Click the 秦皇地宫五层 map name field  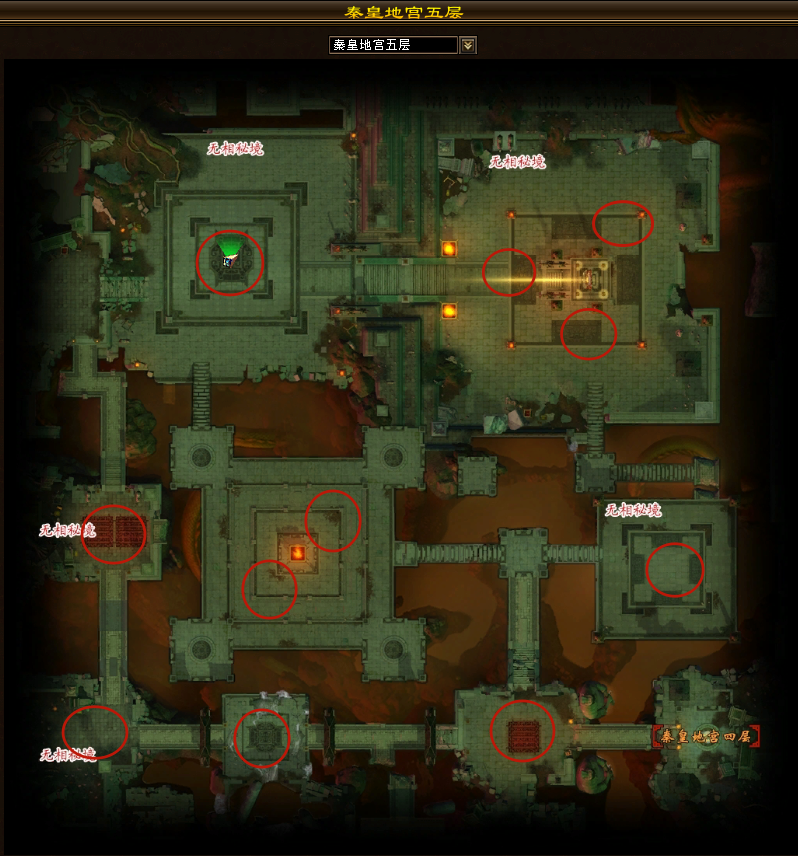[393, 45]
